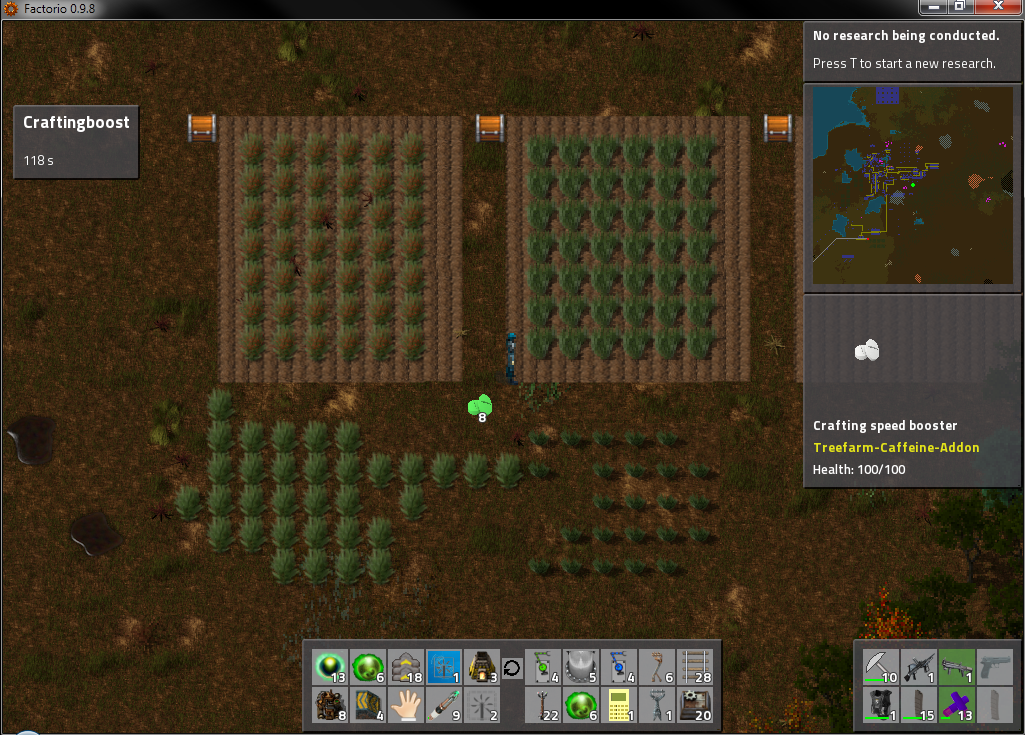The image size is (1025, 735).
Task: Select the repair tool slot with 9
Action: 443,705
